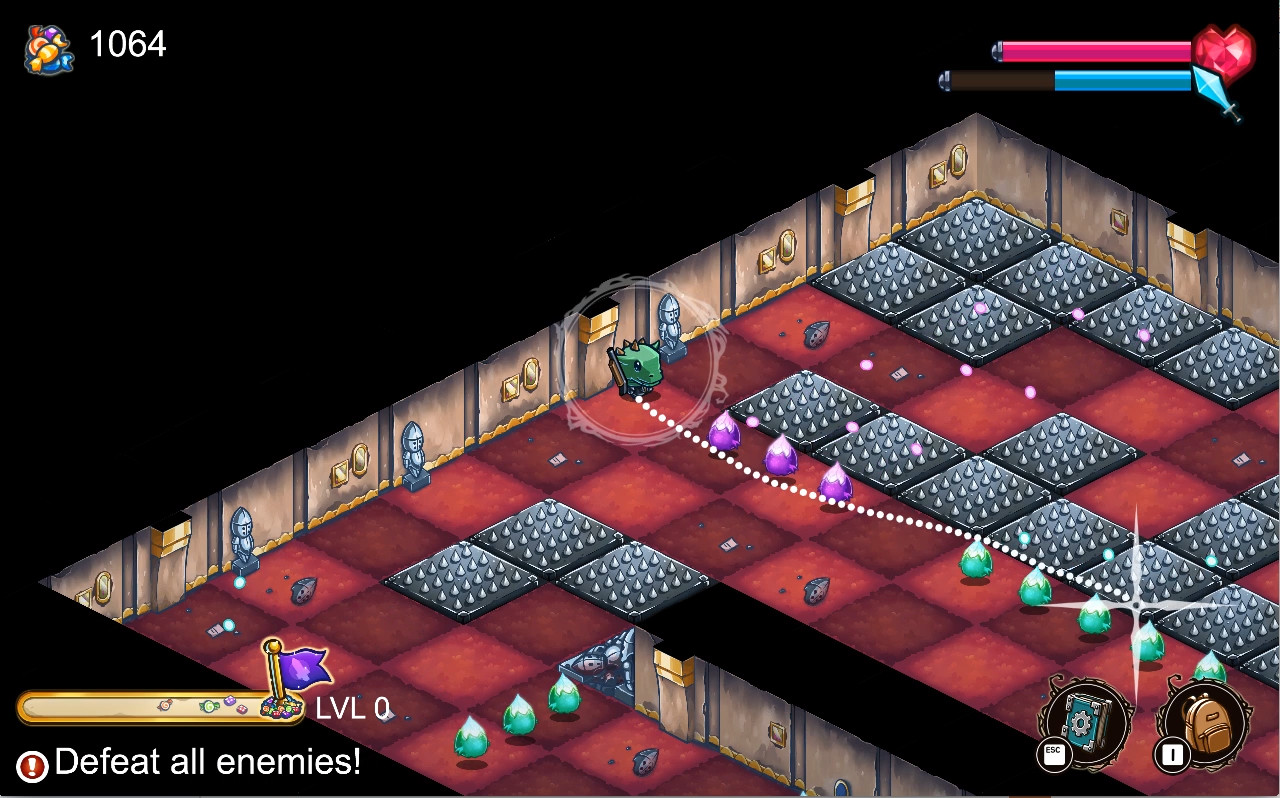
Task: Click the red exclamation objective icon
Action: click(x=31, y=762)
